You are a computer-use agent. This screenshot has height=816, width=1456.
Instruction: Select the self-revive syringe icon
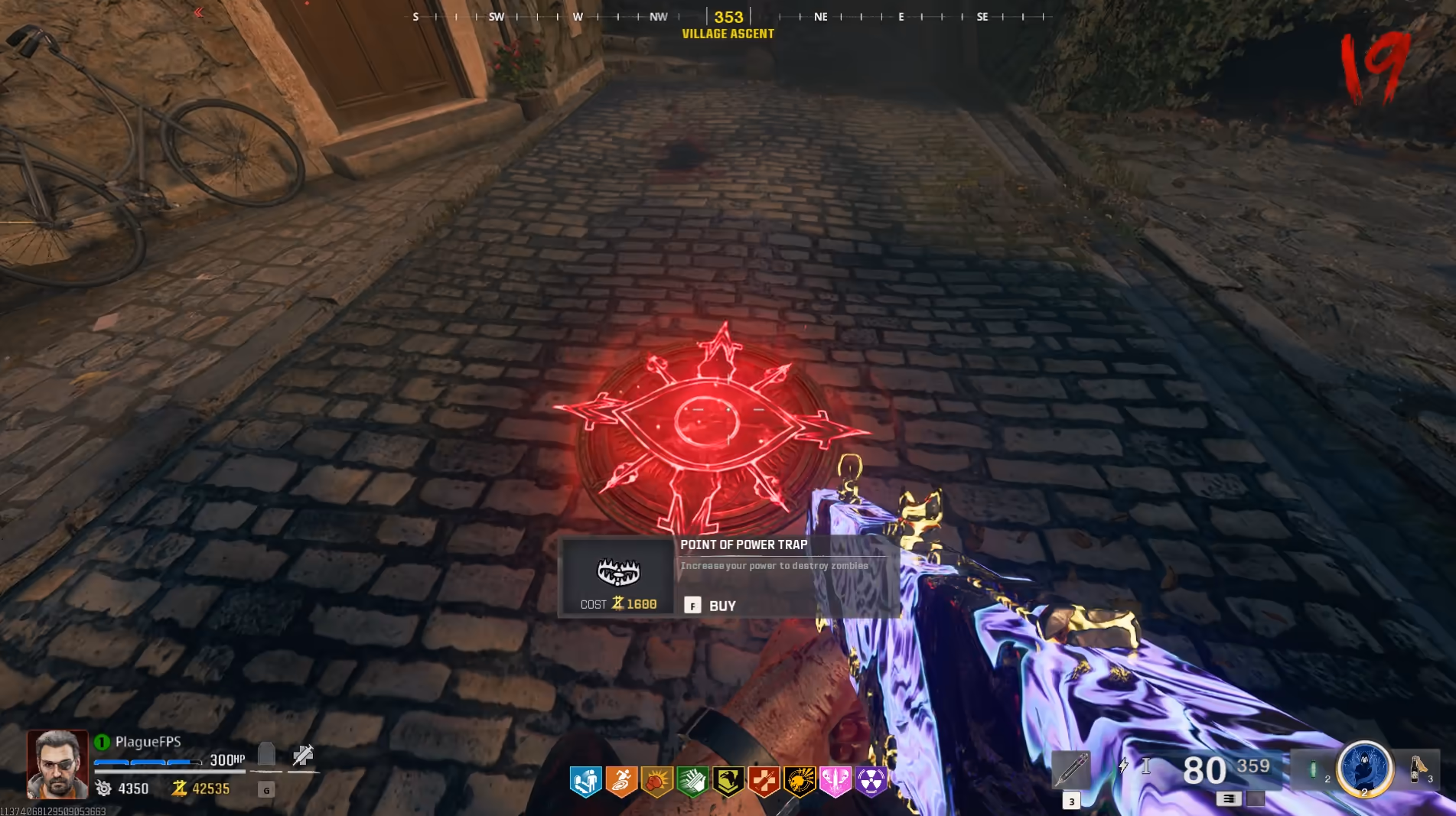303,756
